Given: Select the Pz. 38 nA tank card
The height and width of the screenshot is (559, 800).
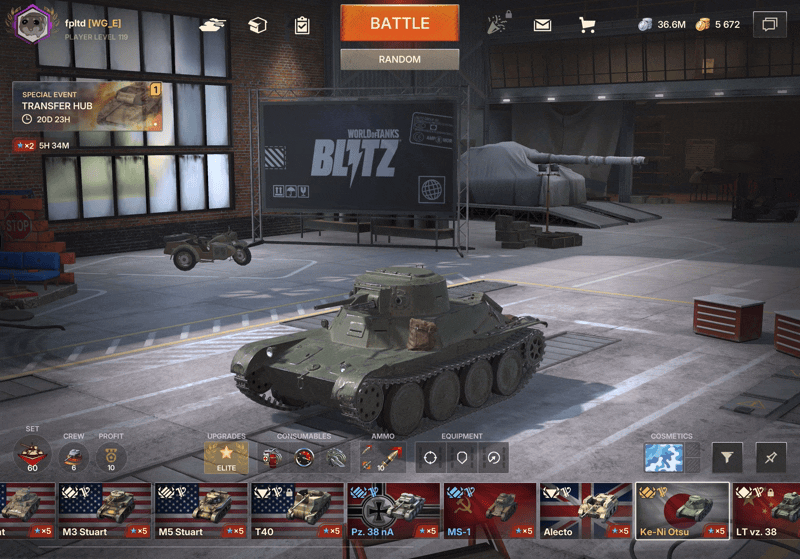Looking at the screenshot, I should pos(394,511).
